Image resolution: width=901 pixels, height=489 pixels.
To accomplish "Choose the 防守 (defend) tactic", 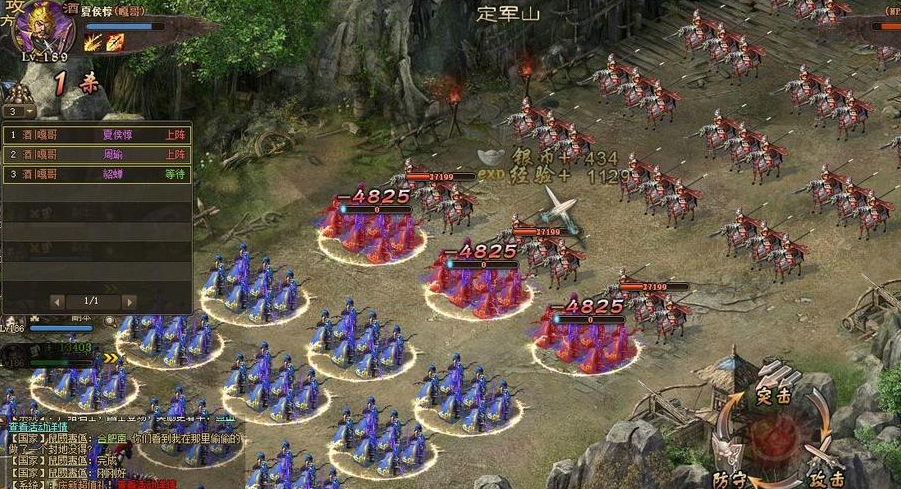I will 733,478.
